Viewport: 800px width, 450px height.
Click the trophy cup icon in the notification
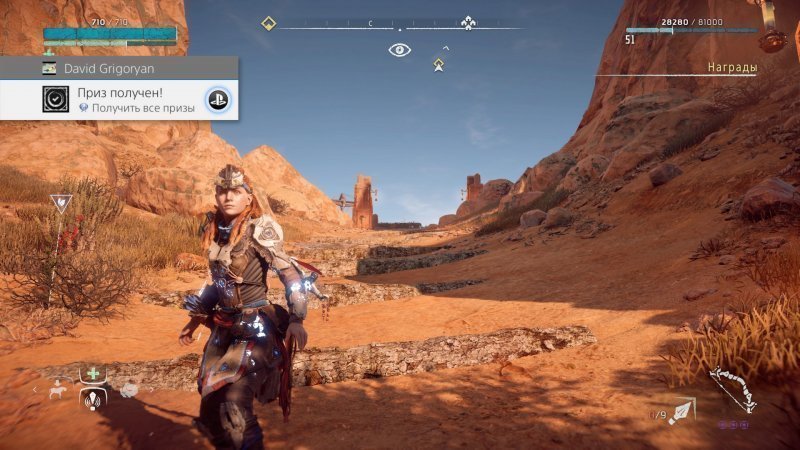pos(56,99)
